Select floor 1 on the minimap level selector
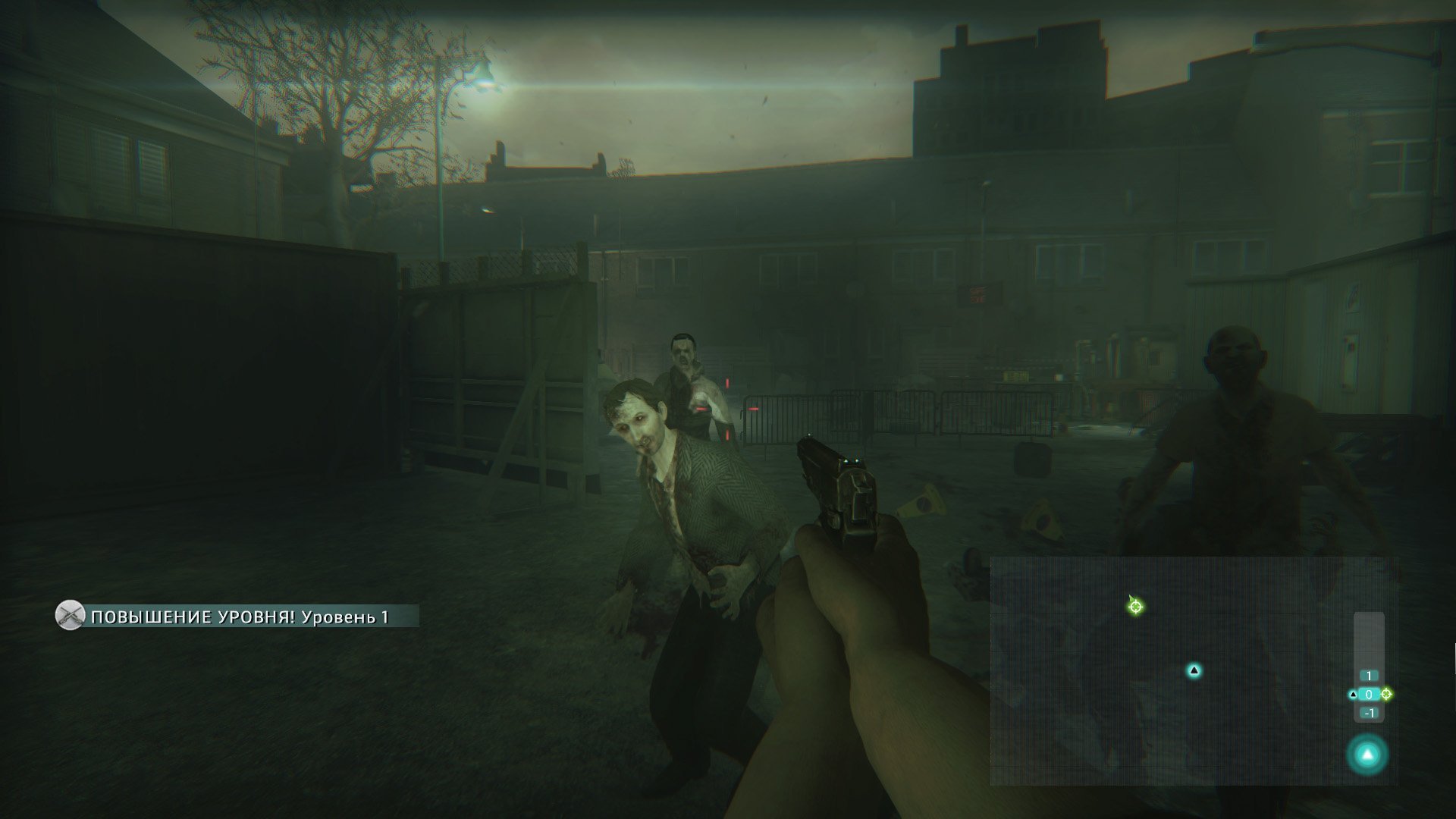The image size is (1456, 819). 1369,676
